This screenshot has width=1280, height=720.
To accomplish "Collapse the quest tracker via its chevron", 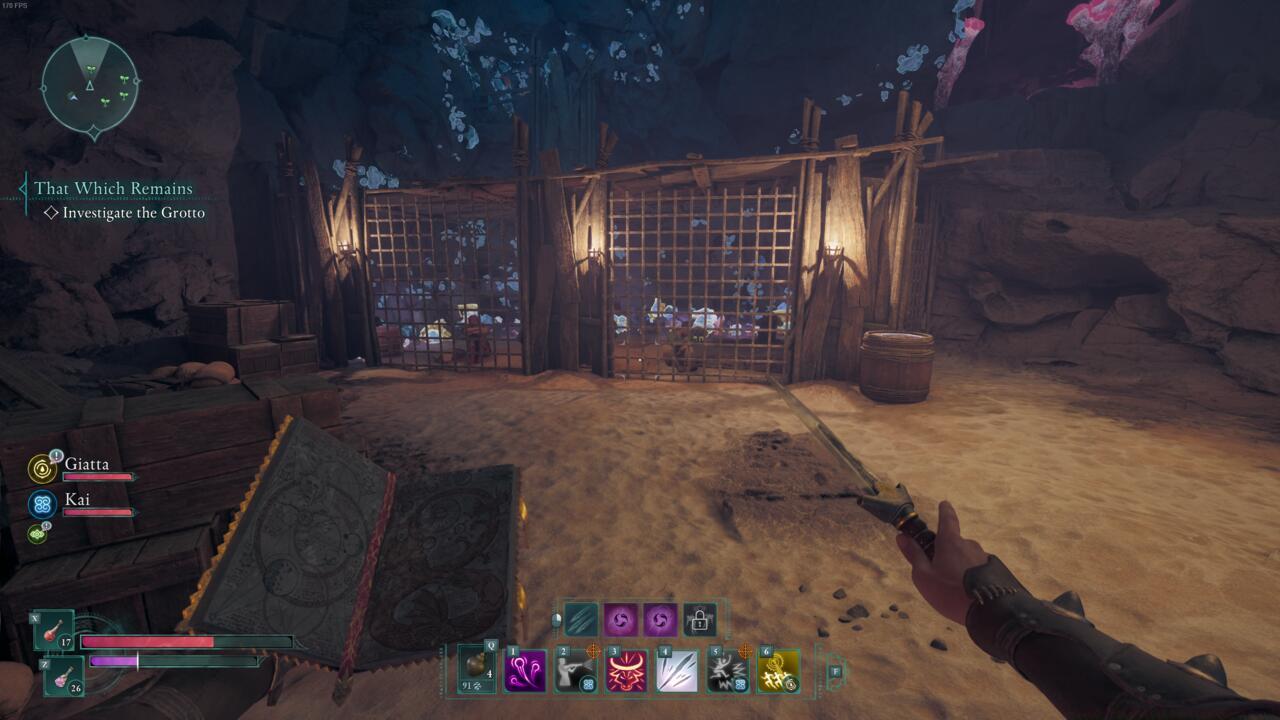I will tap(20, 189).
